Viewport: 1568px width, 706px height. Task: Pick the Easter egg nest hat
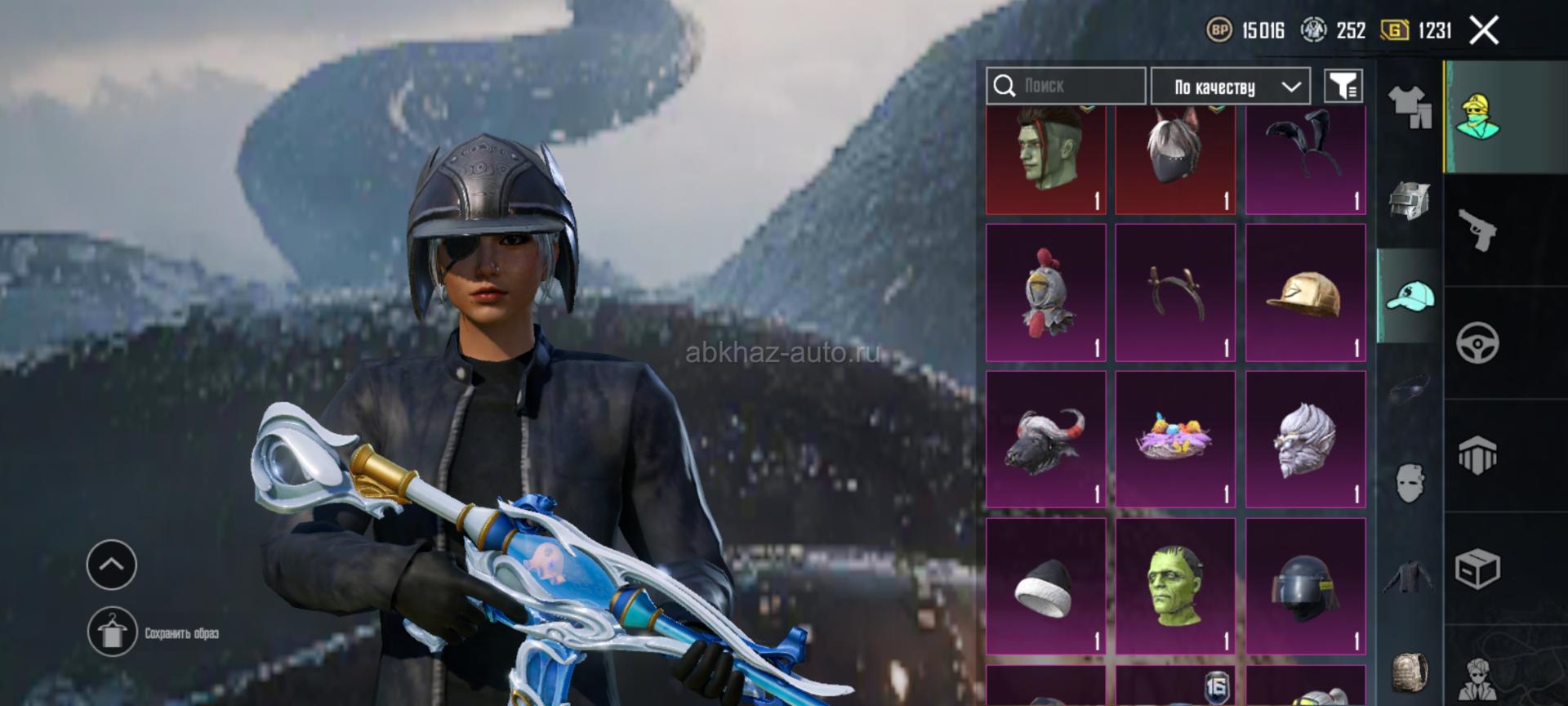1175,440
